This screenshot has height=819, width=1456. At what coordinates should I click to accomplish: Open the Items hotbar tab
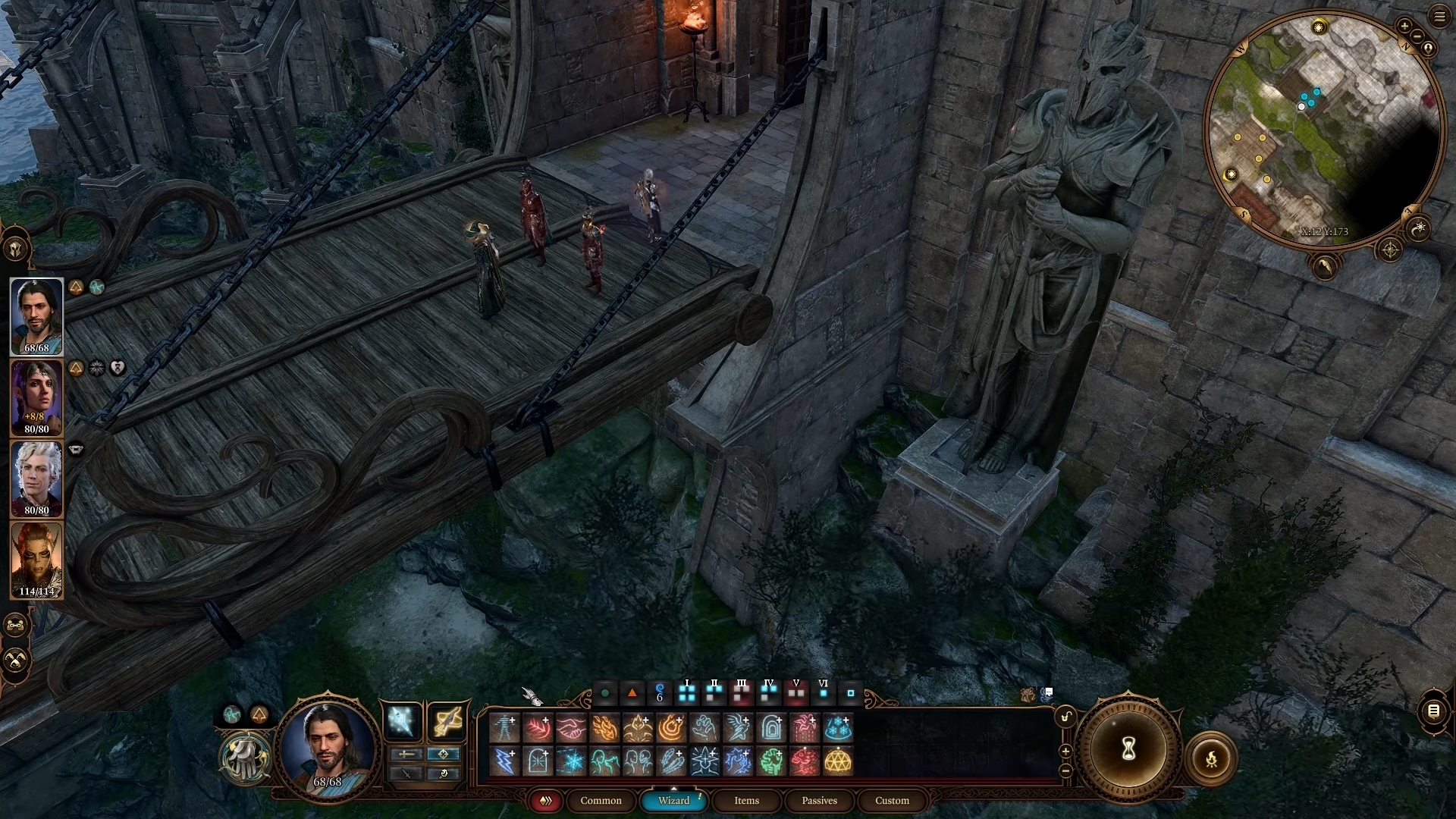746,801
